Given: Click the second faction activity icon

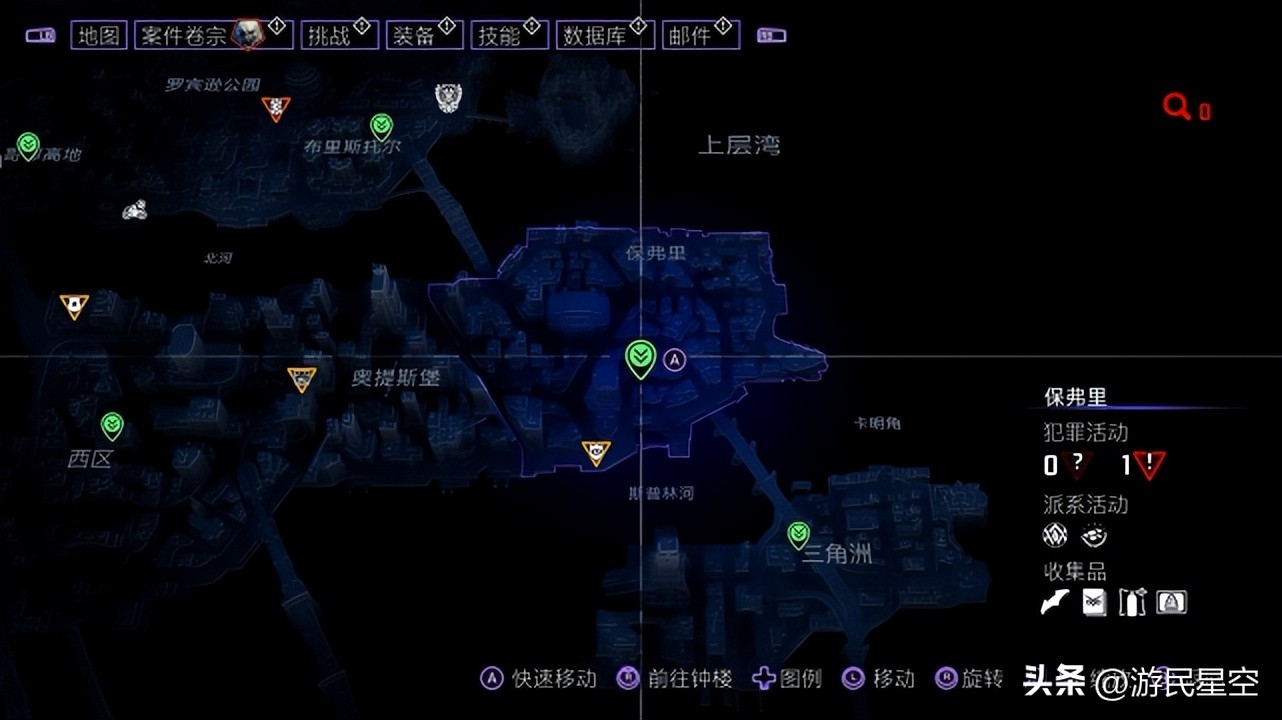Looking at the screenshot, I should tap(1093, 535).
